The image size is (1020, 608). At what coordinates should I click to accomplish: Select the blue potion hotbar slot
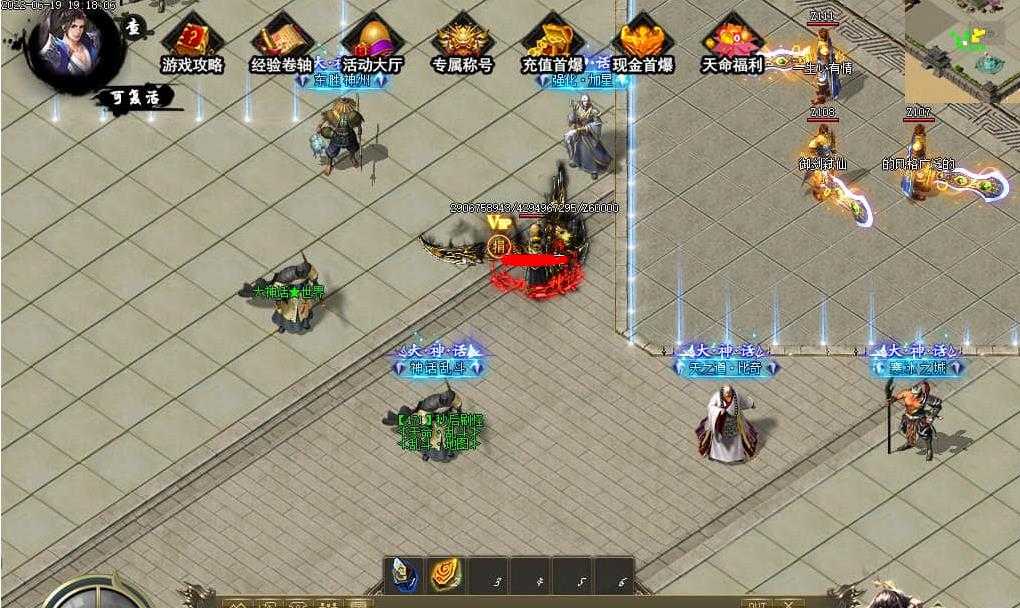404,575
